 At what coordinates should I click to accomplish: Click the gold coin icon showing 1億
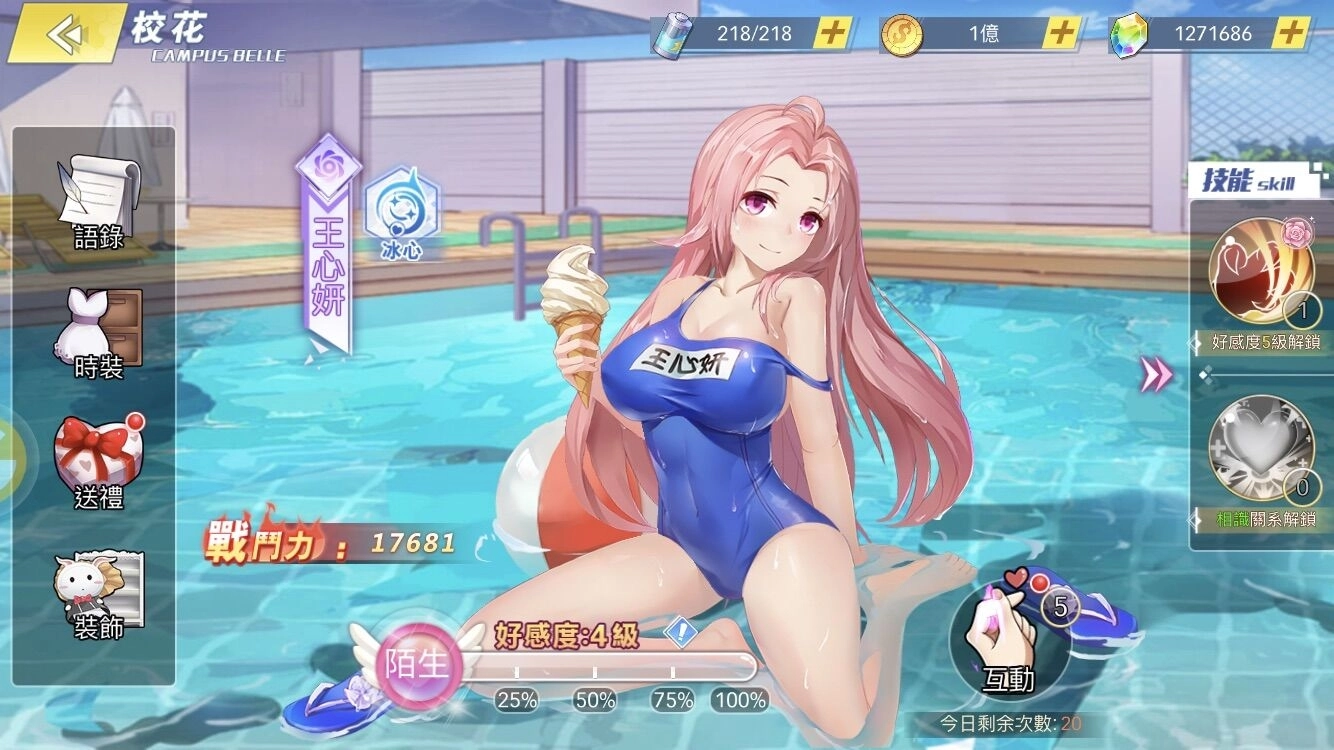coord(901,33)
